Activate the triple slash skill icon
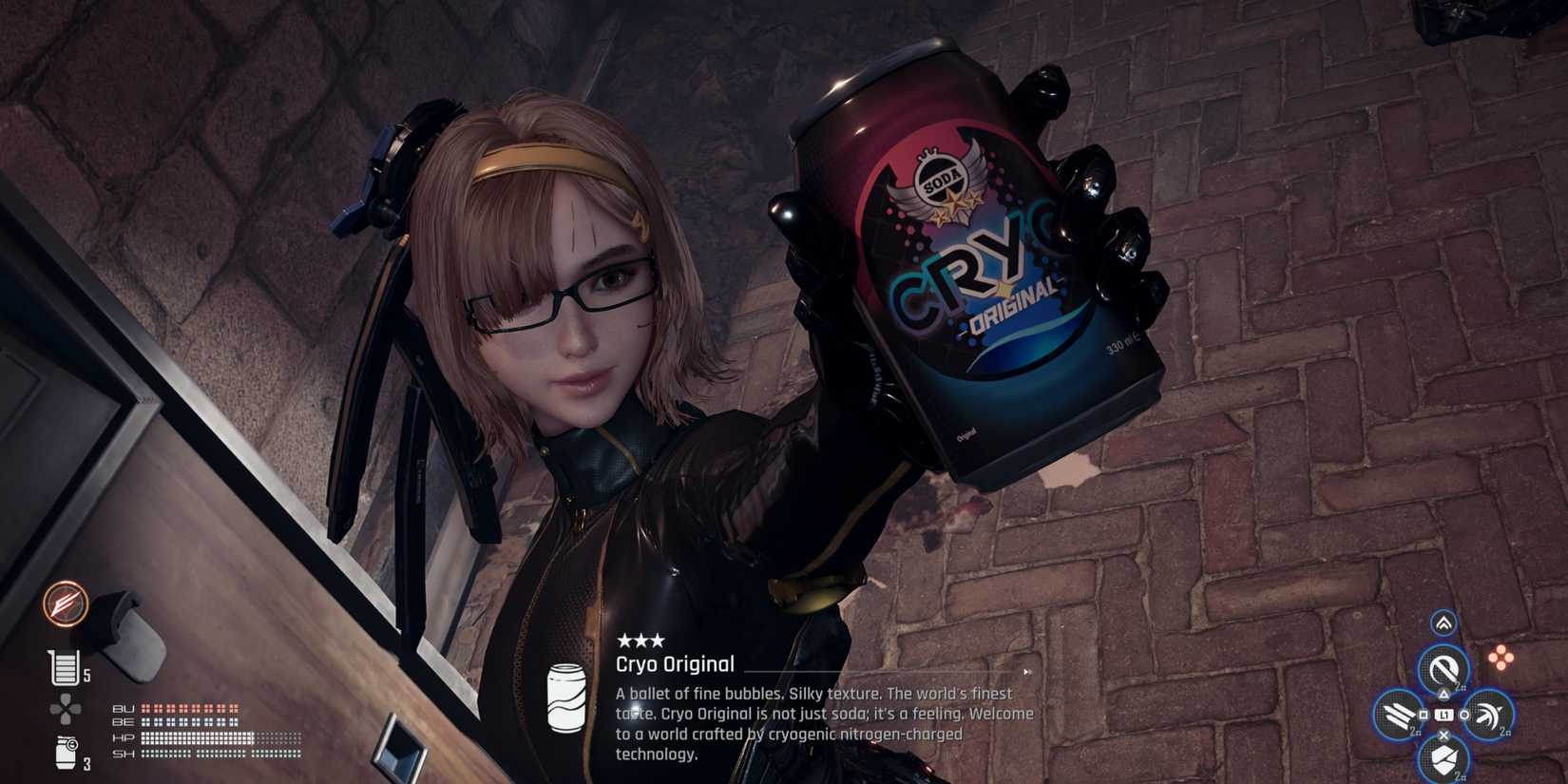Screen dimensions: 1568x784 coord(1396,715)
